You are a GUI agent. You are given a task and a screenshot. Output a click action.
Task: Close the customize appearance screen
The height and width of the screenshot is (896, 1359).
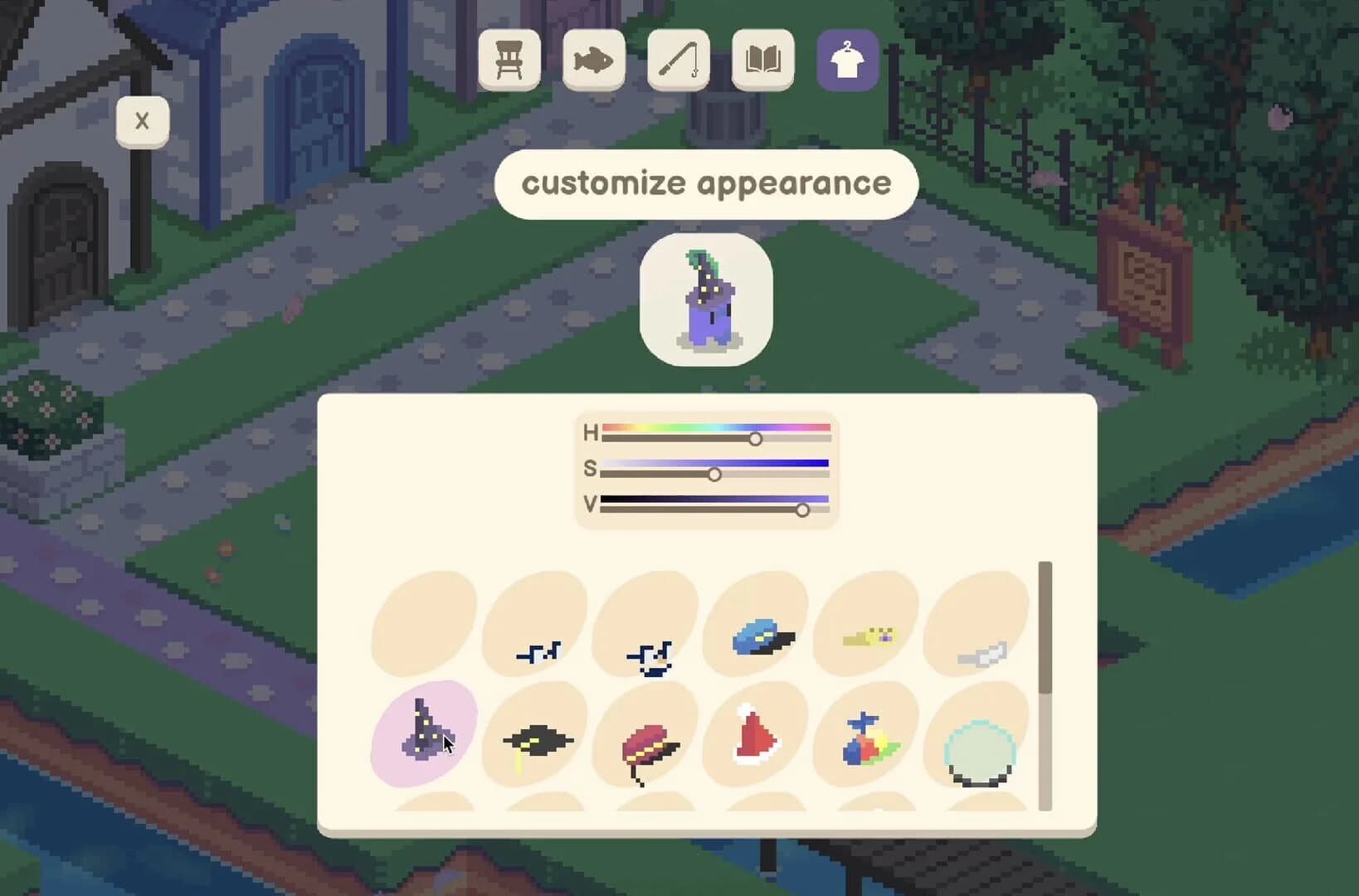click(x=142, y=121)
